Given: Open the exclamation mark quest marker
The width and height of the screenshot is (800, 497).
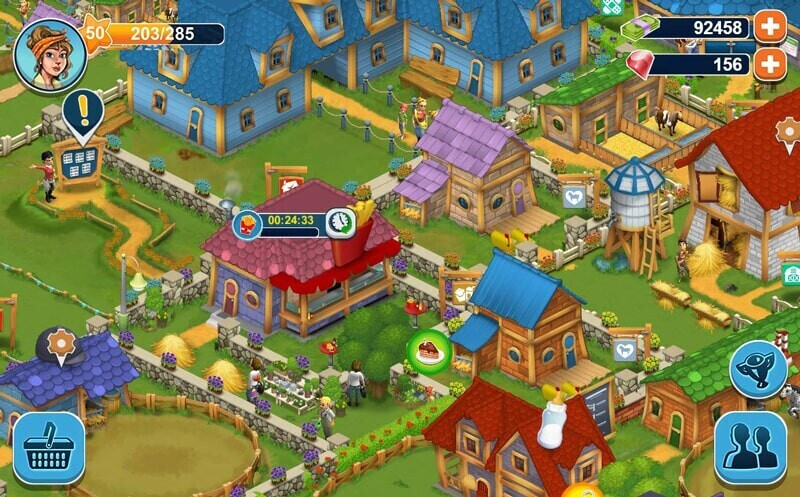Looking at the screenshot, I should pyautogui.click(x=82, y=112).
